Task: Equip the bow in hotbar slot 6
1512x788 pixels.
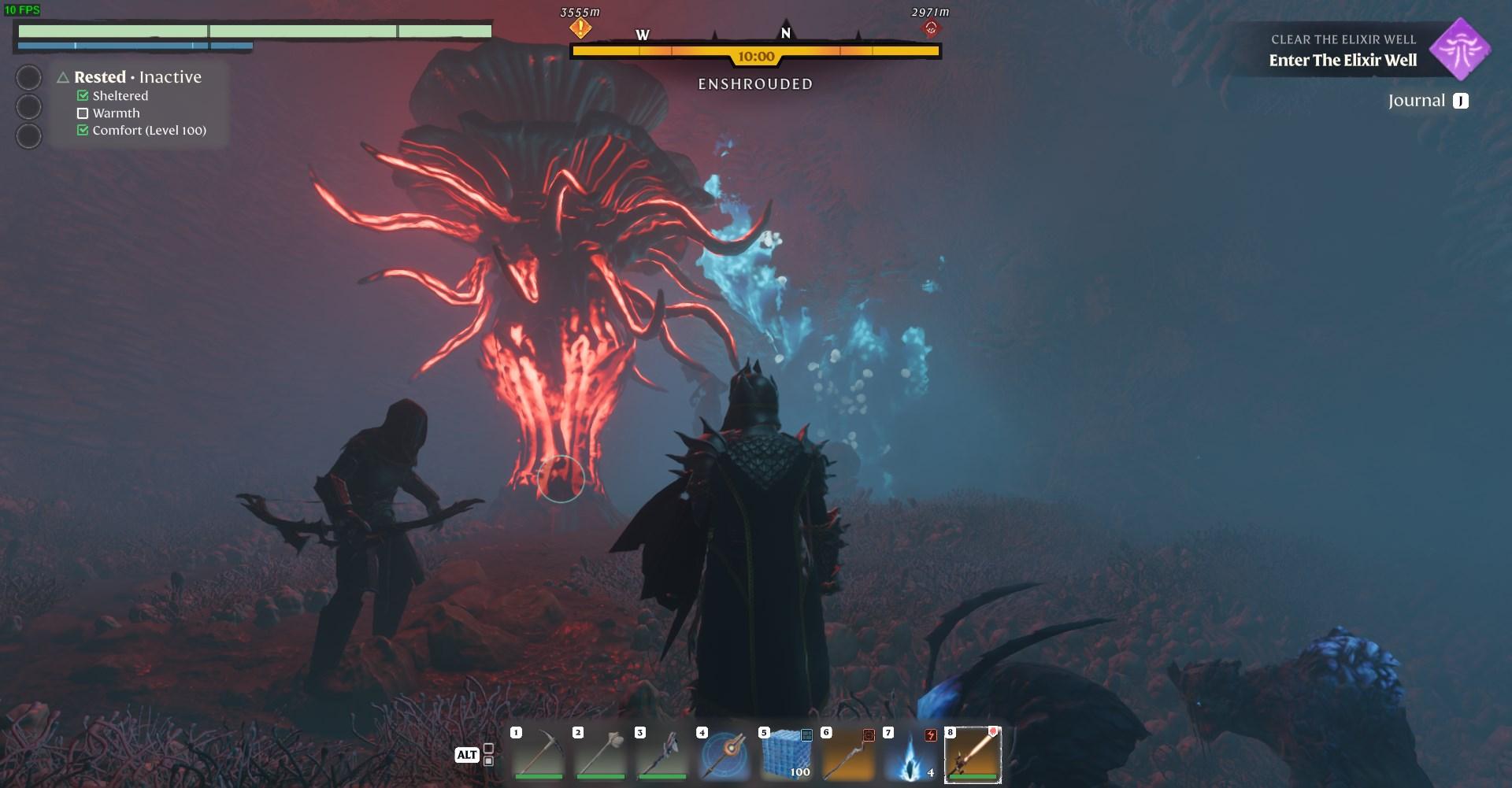Action: click(x=847, y=754)
